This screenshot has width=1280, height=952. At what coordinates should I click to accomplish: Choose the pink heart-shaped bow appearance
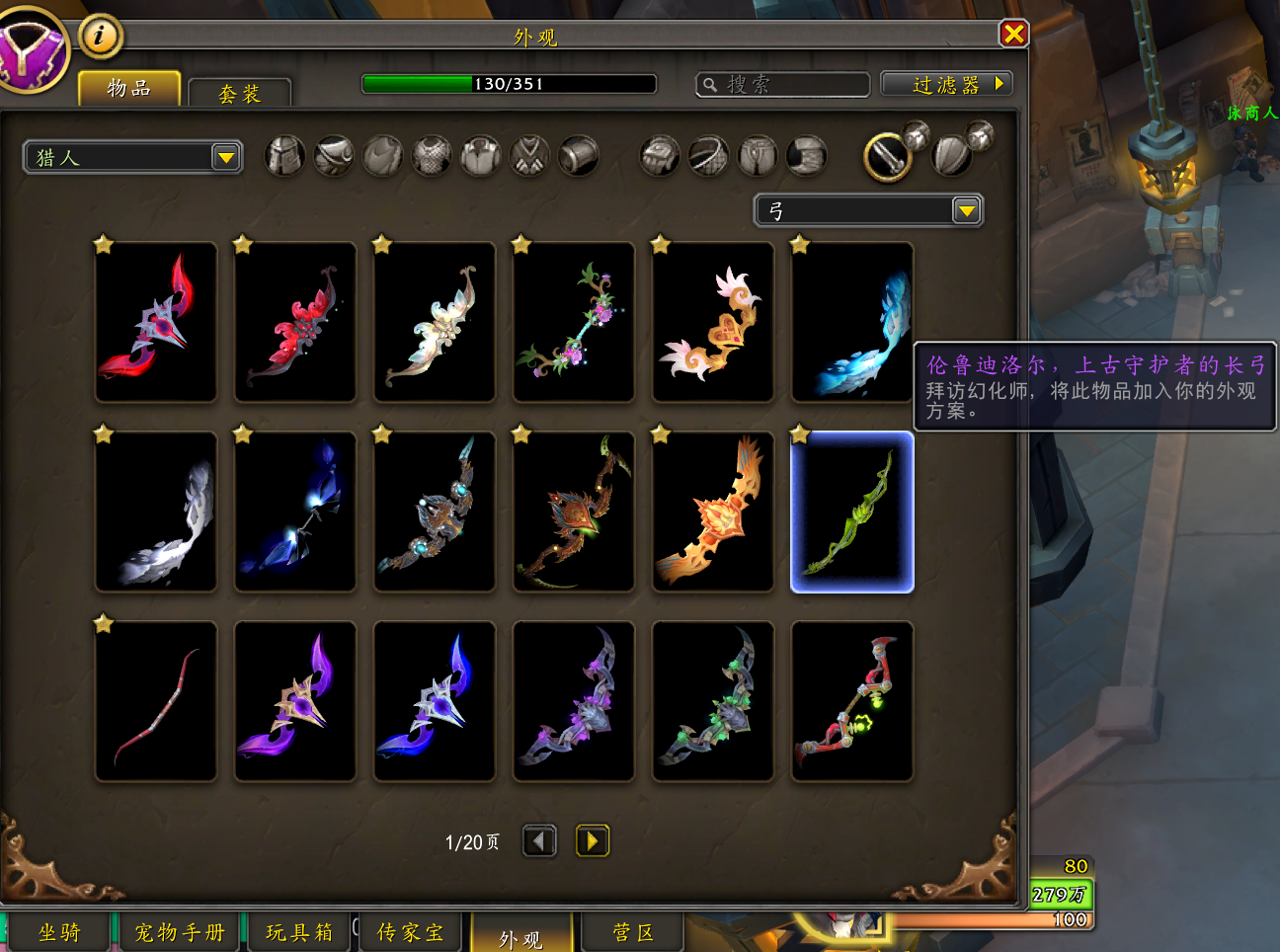point(713,323)
